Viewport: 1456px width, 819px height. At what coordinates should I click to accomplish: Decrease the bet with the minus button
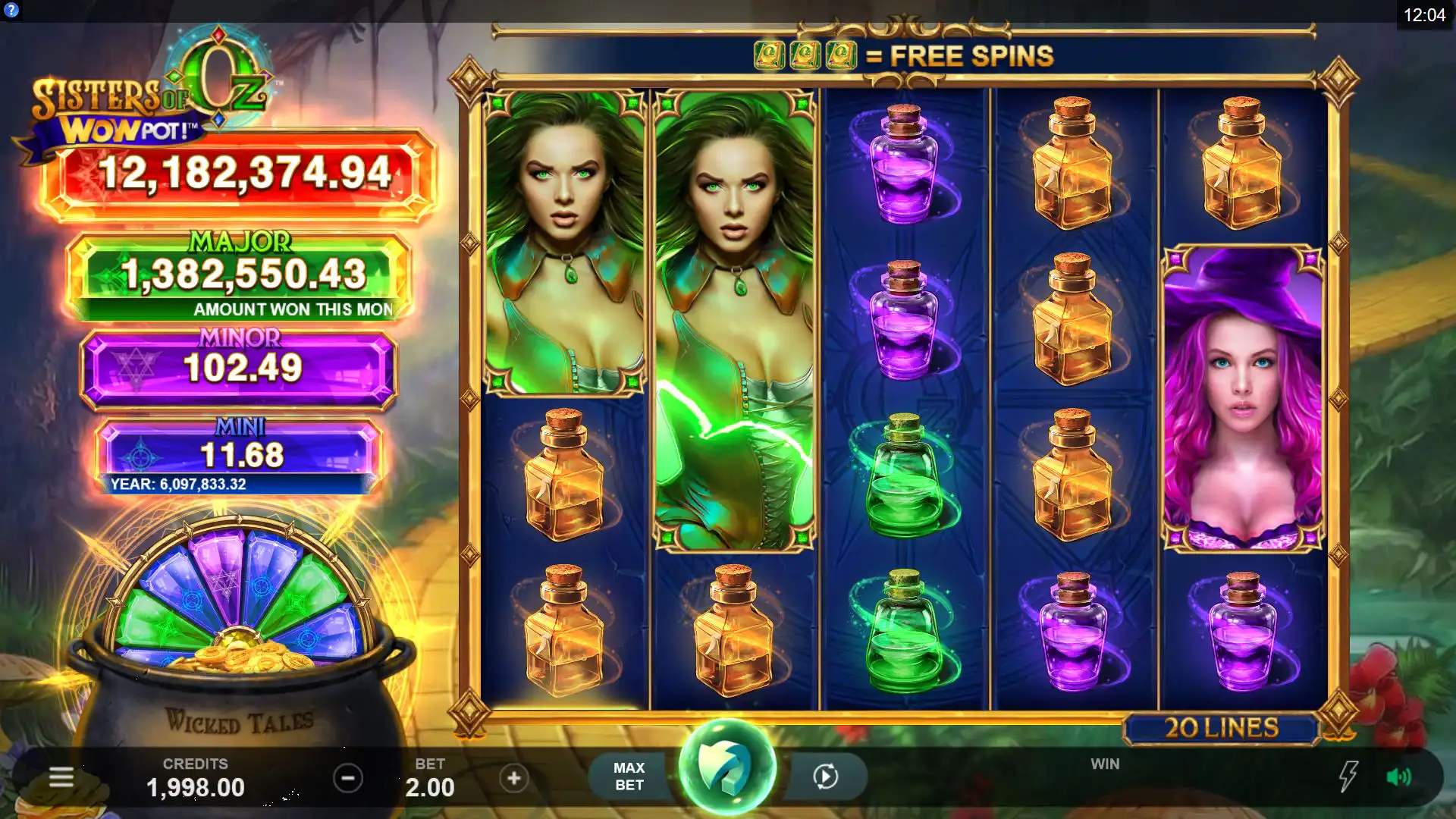coord(348,778)
